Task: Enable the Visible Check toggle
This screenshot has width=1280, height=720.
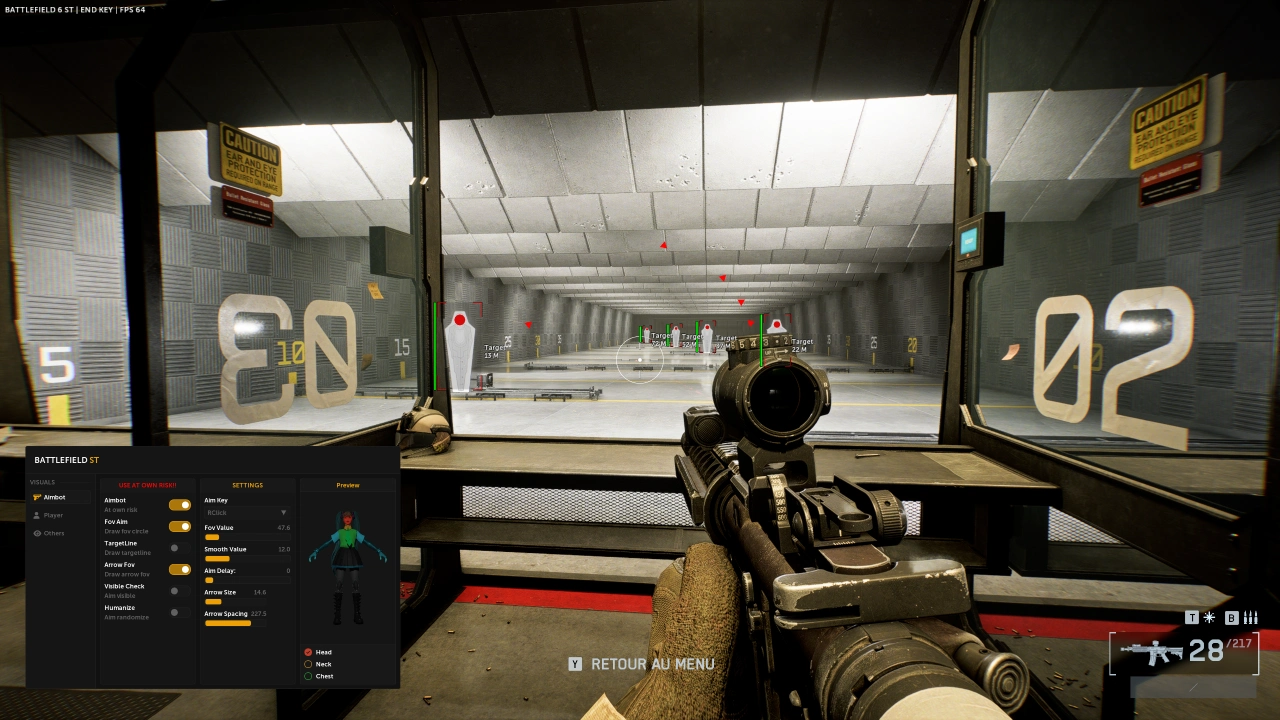Action: tap(179, 591)
